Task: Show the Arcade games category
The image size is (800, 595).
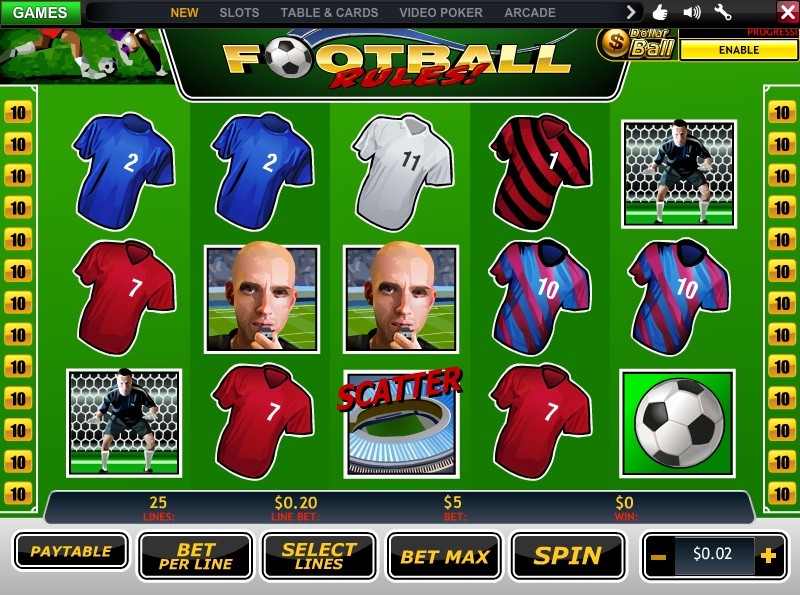Action: [530, 13]
